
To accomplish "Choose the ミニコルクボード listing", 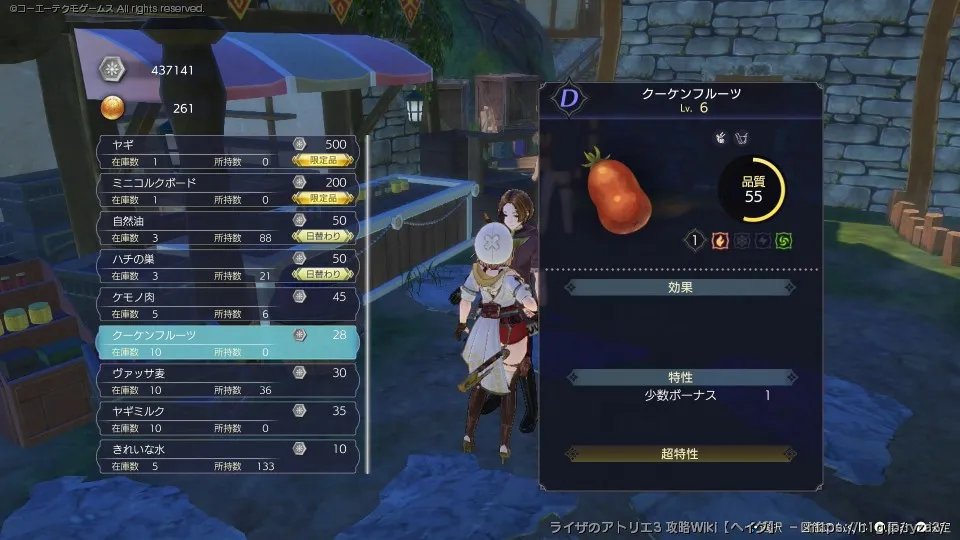I will [x=227, y=190].
